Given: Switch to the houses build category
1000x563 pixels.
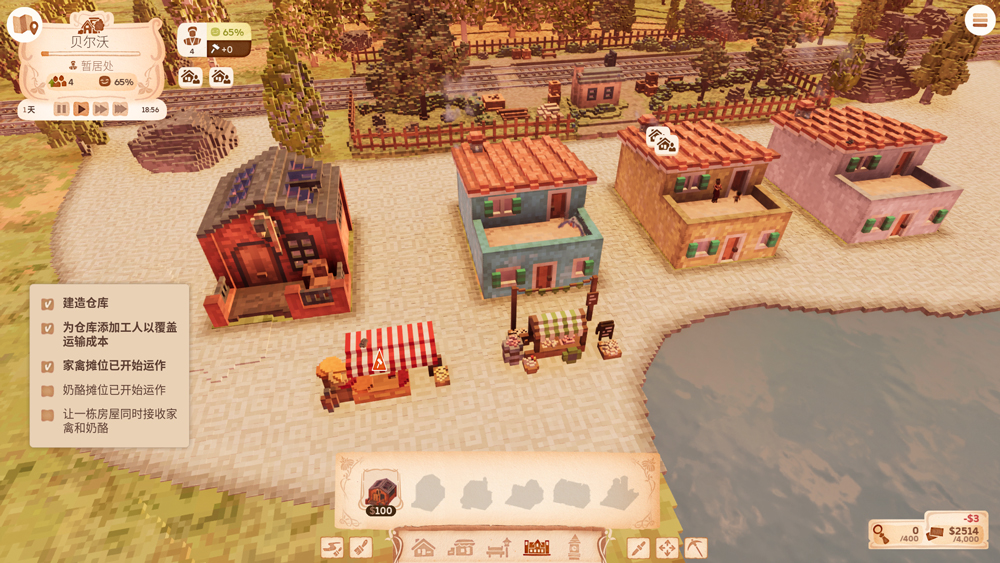Looking at the screenshot, I should click(424, 547).
